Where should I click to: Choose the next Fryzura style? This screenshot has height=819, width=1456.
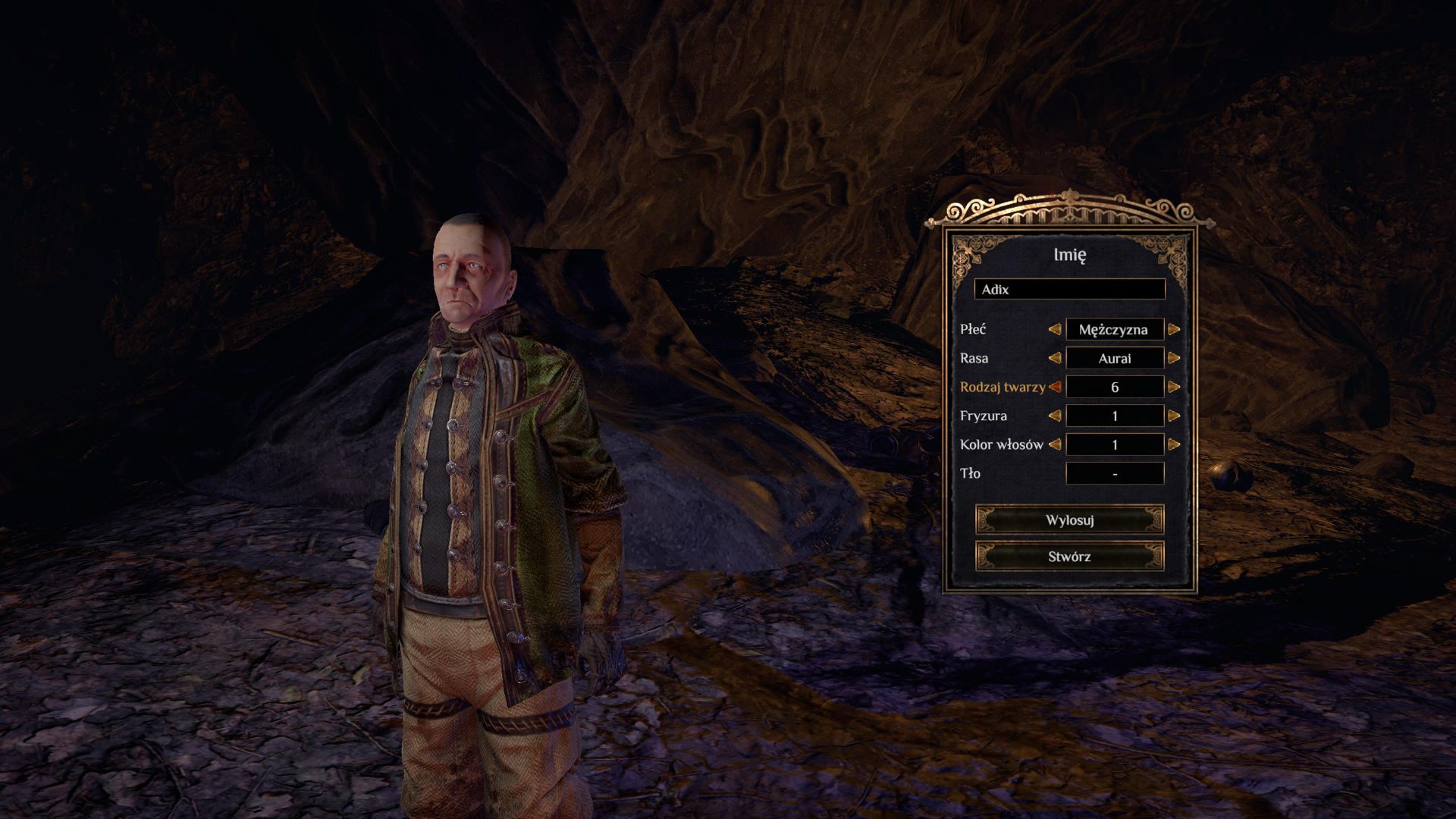coord(1174,416)
